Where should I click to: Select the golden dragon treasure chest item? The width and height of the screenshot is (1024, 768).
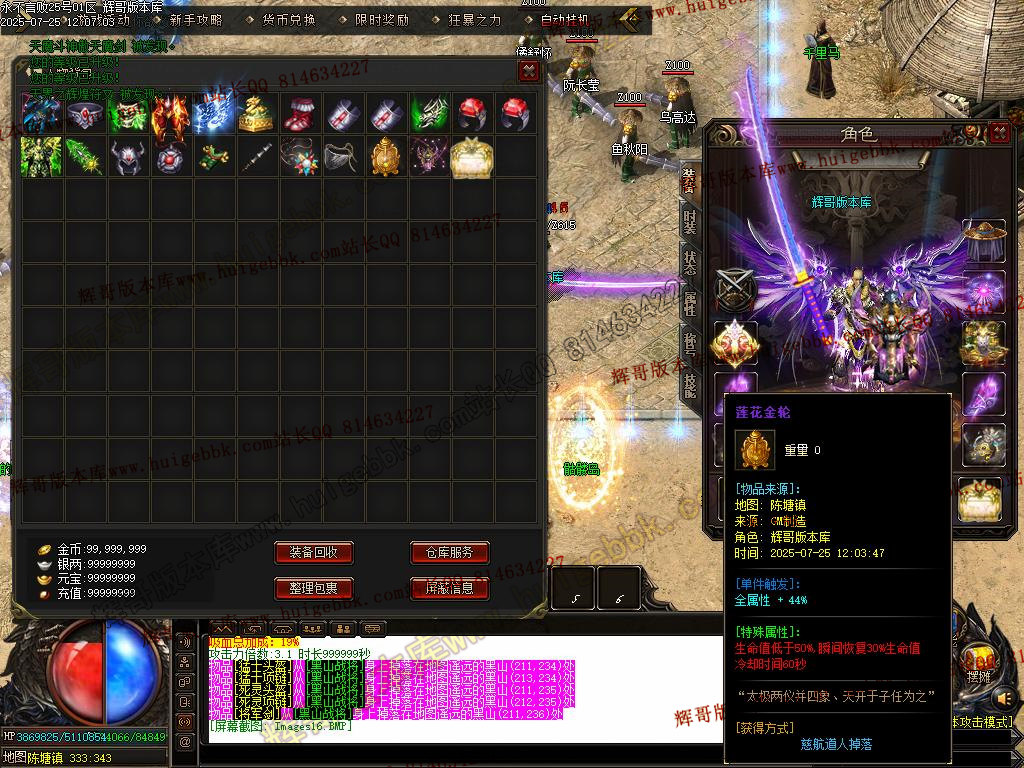[x=256, y=114]
